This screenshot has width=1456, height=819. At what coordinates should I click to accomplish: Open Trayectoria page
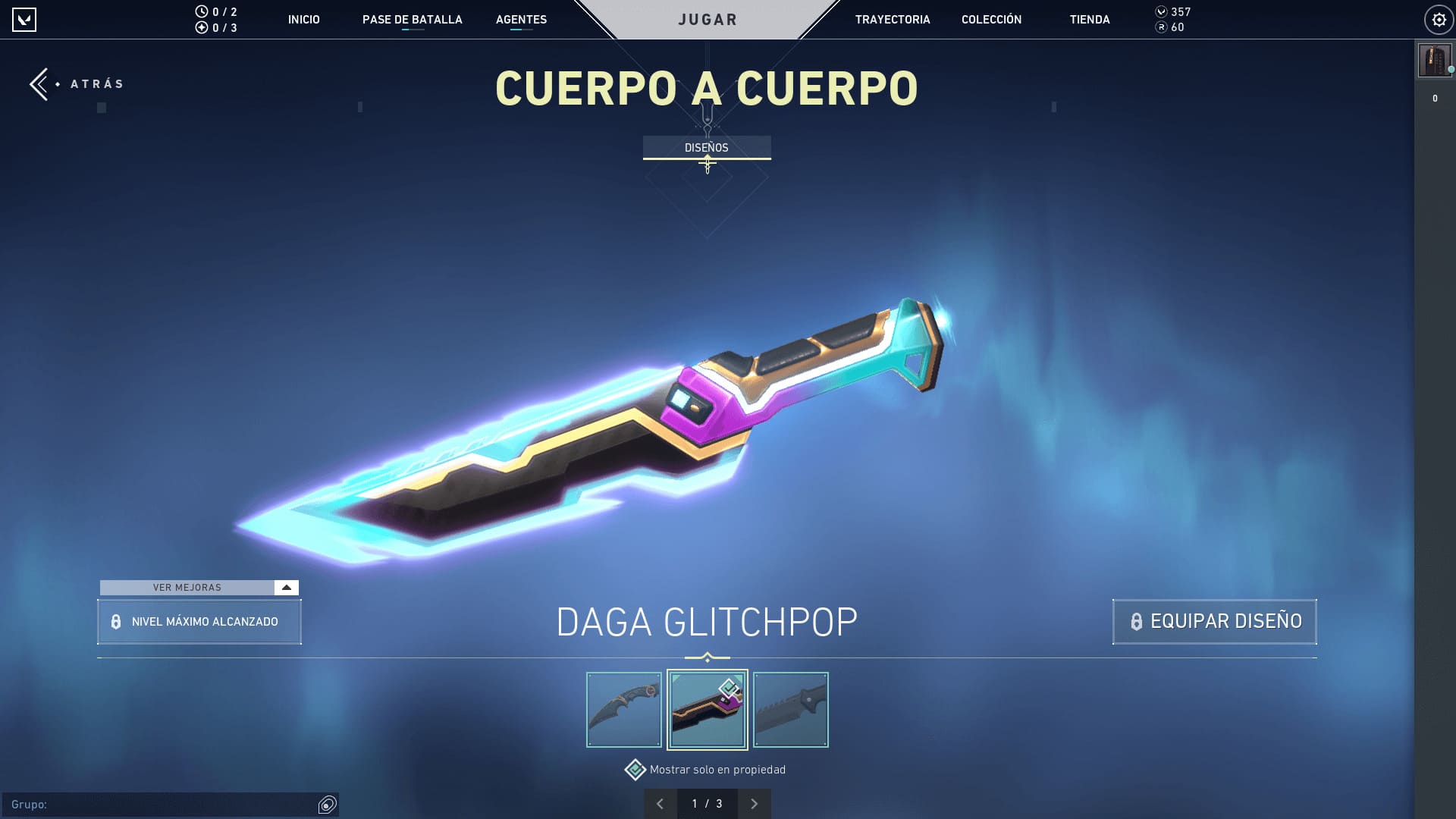[892, 20]
